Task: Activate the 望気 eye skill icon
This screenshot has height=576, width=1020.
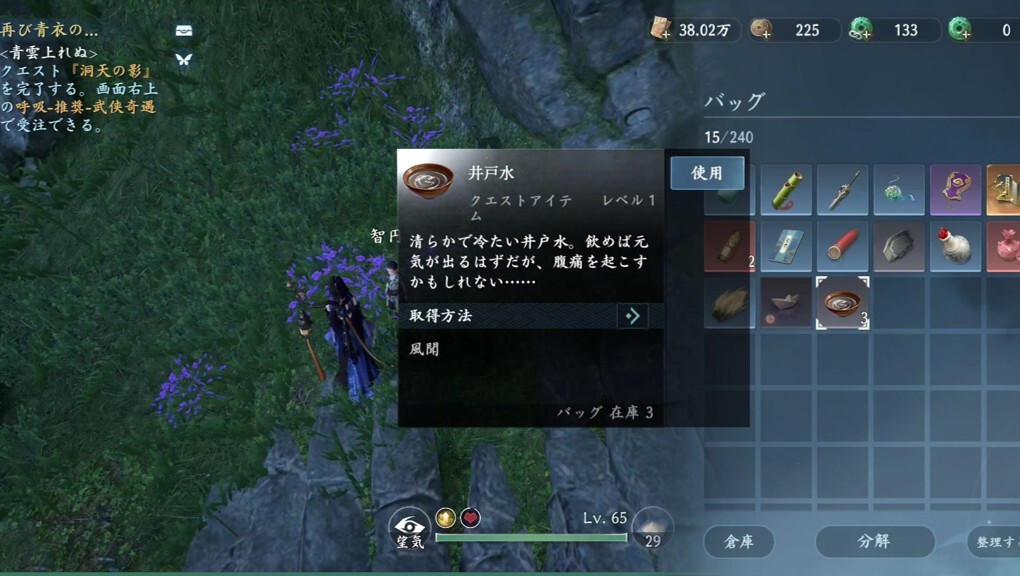Action: click(409, 527)
